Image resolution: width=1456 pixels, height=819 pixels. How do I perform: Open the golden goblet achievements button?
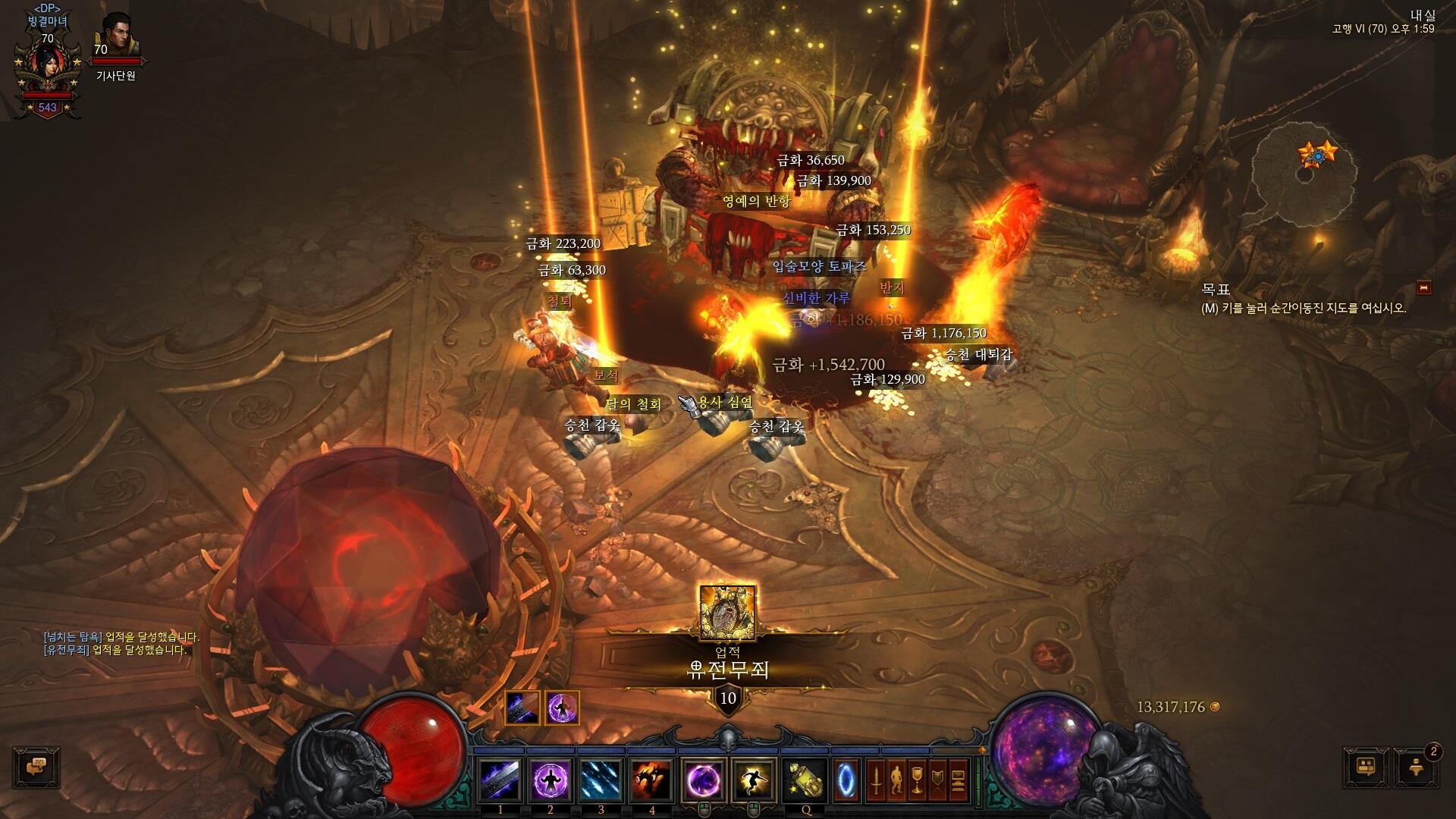[x=917, y=780]
